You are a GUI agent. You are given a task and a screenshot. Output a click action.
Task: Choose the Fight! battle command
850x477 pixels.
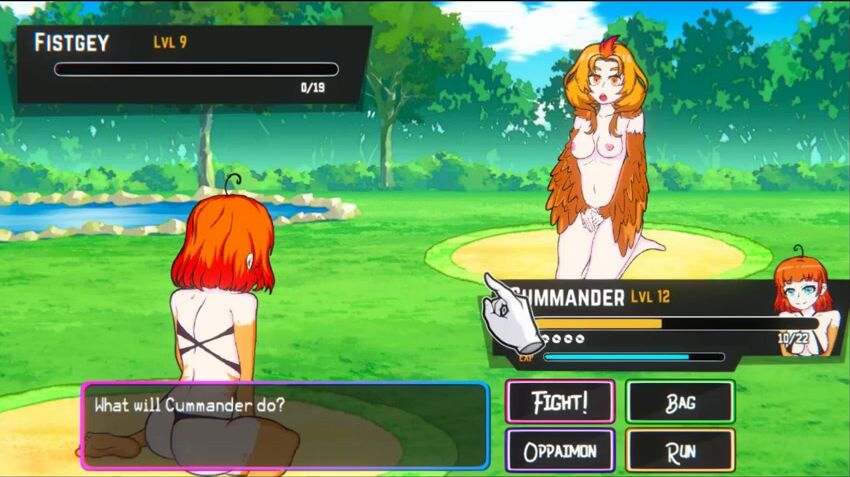559,402
